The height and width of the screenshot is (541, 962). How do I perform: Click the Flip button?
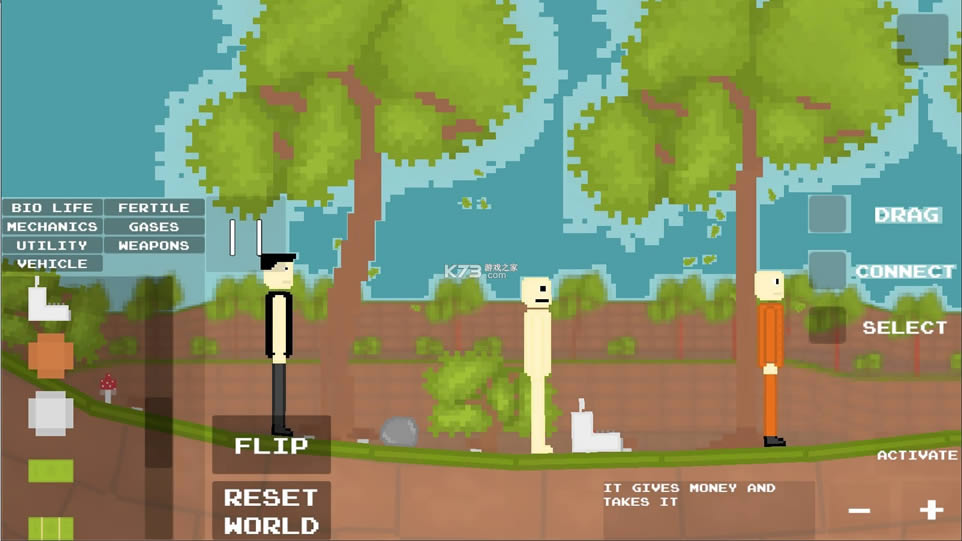coord(271,445)
